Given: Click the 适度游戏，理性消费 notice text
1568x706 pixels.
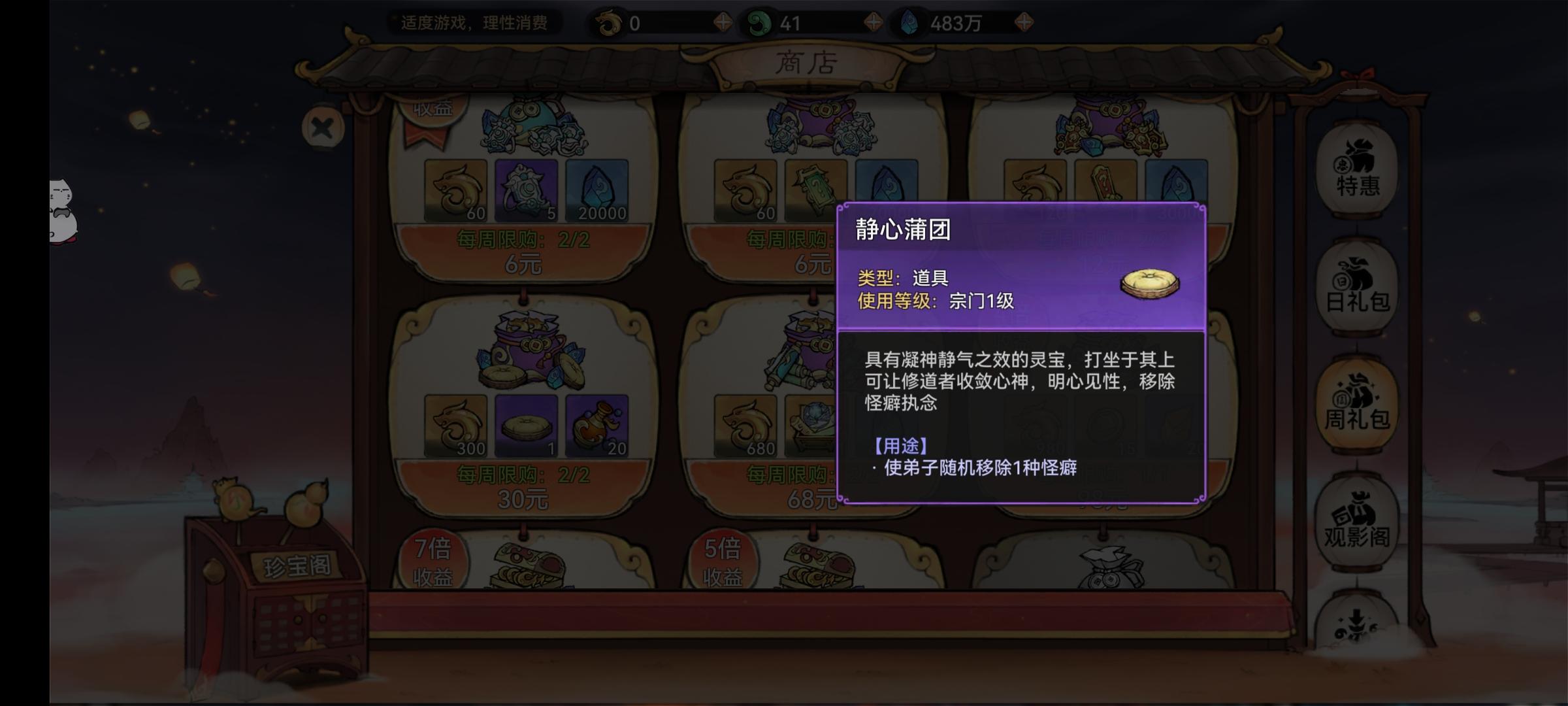Looking at the screenshot, I should coord(474,22).
